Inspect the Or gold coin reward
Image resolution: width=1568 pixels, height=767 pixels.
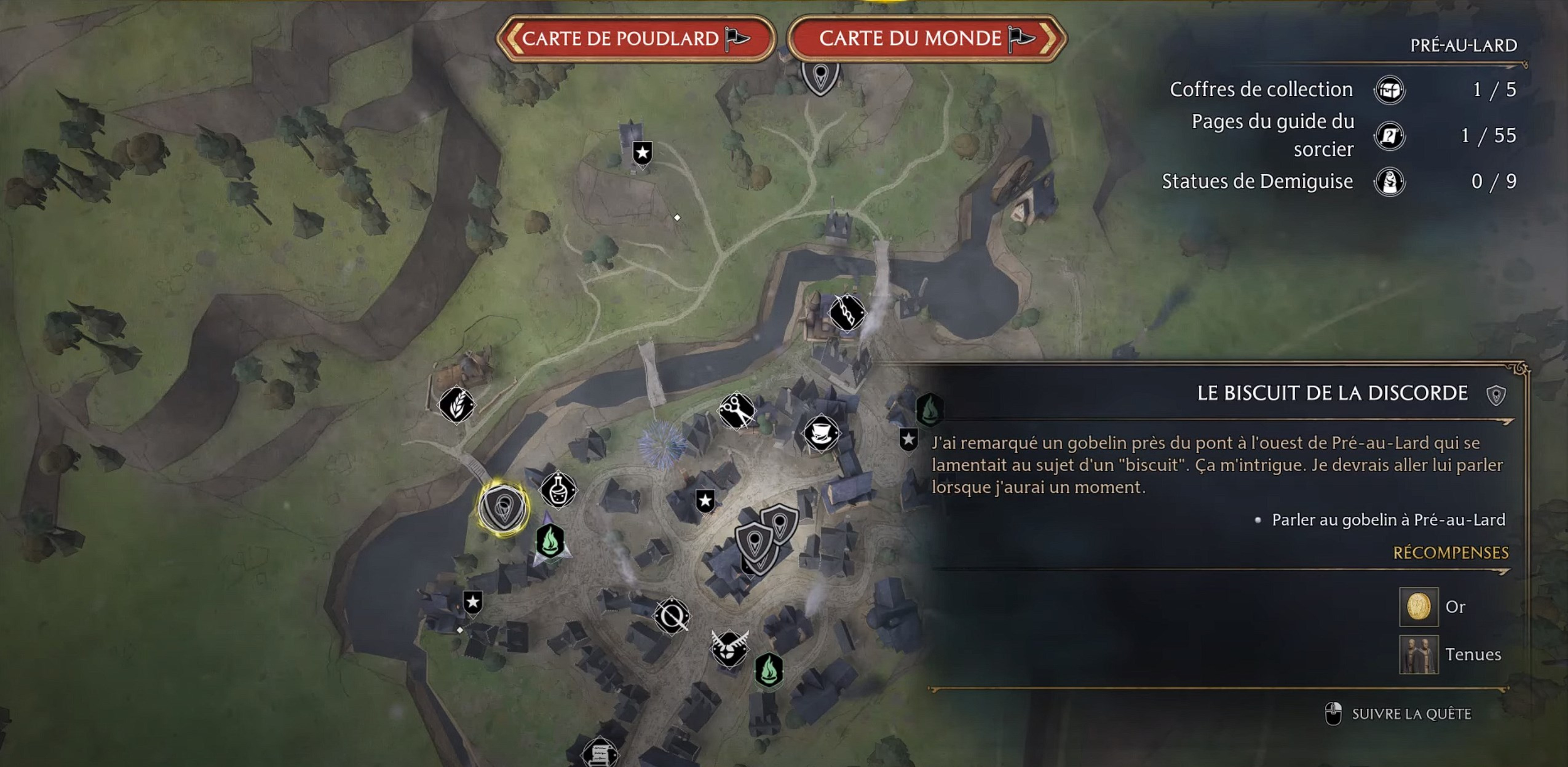tap(1418, 606)
